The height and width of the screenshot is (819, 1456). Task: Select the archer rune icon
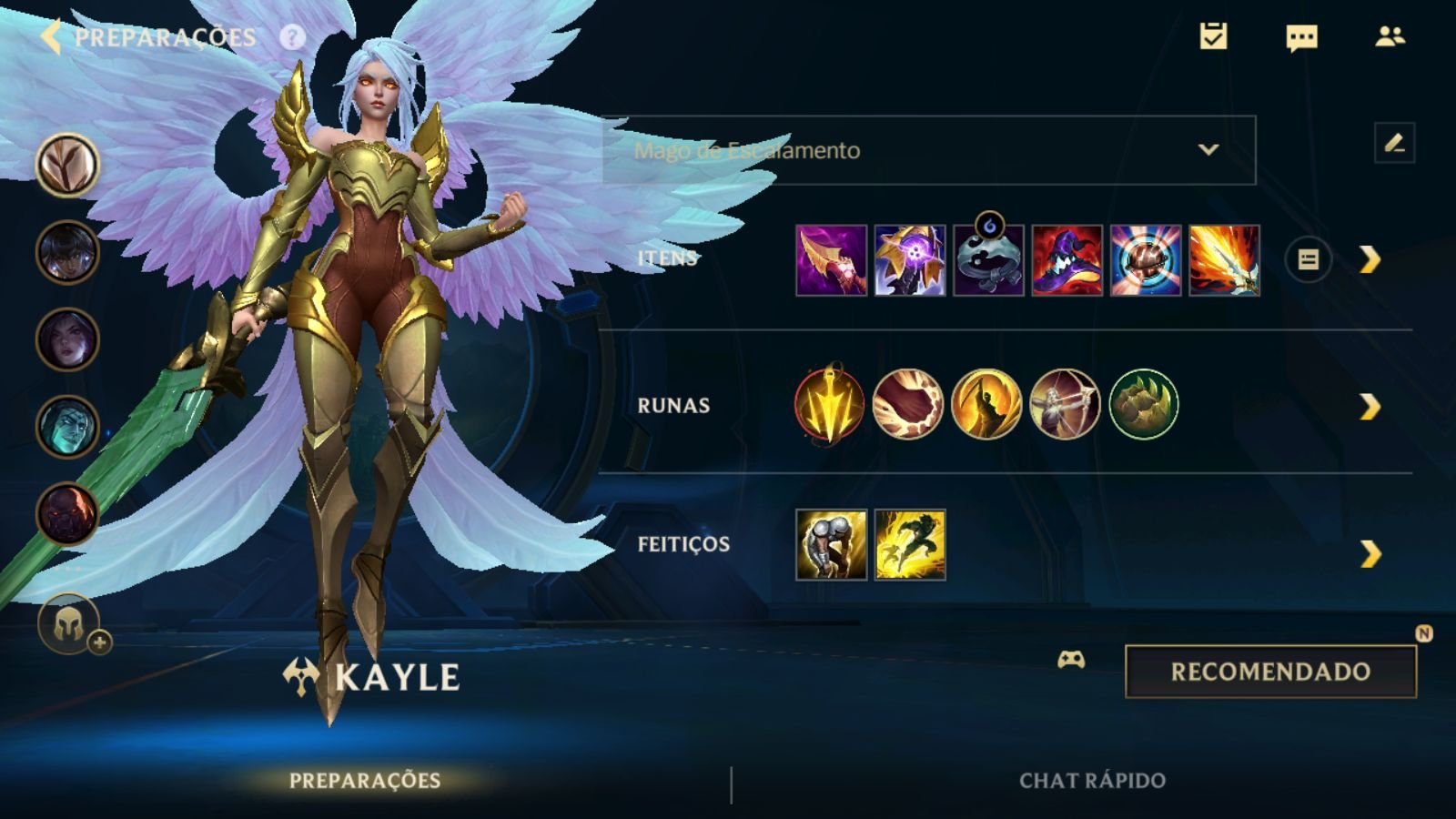point(1065,405)
